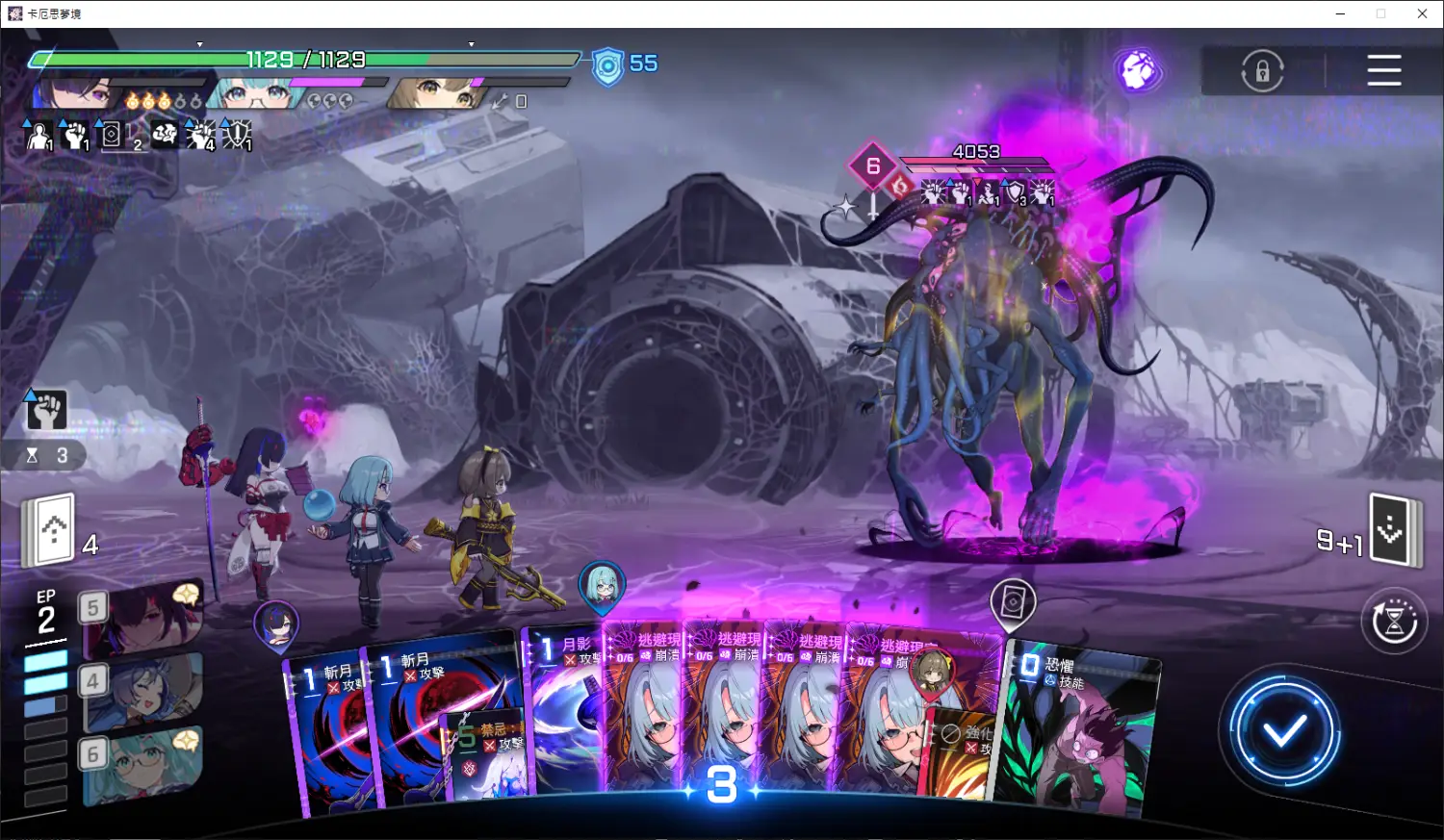Close the game window
Viewport: 1444px width, 840px height.
(1422, 13)
